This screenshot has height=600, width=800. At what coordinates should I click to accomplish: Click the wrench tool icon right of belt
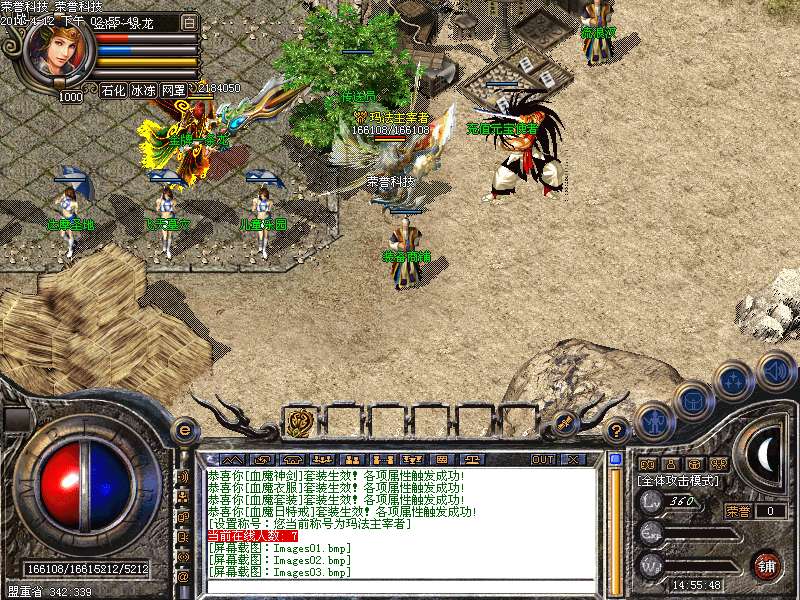click(565, 422)
